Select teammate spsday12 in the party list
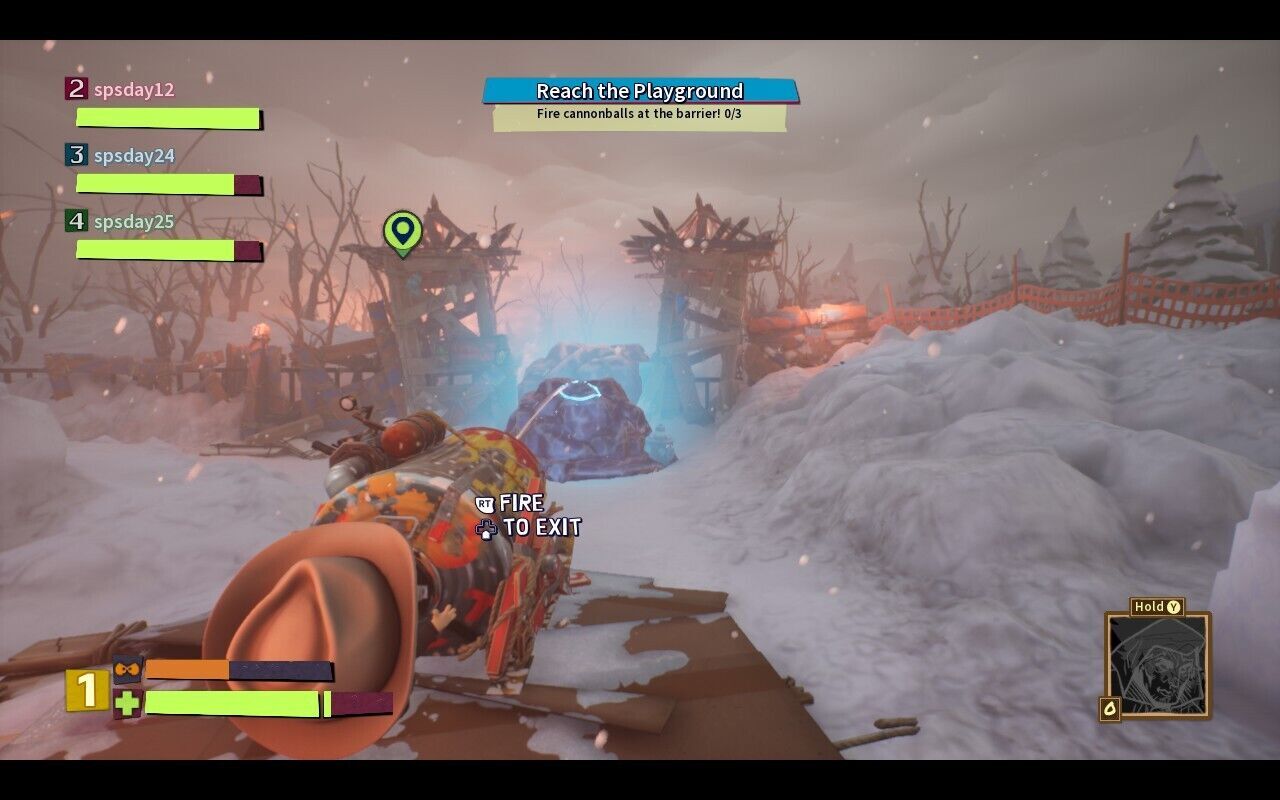Viewport: 1280px width, 800px height. 134,90
